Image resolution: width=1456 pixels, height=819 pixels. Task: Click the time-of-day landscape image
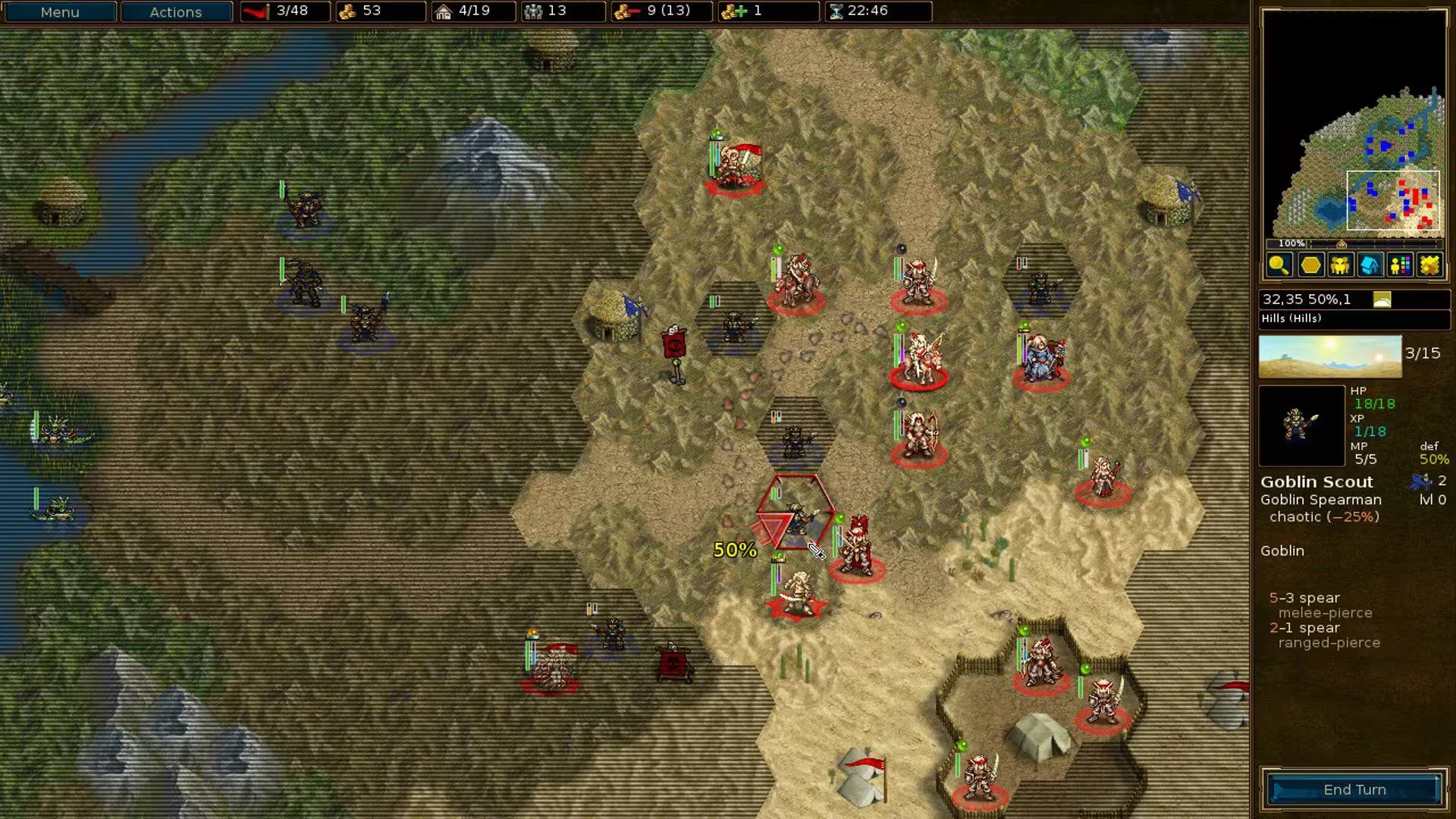tap(1330, 356)
